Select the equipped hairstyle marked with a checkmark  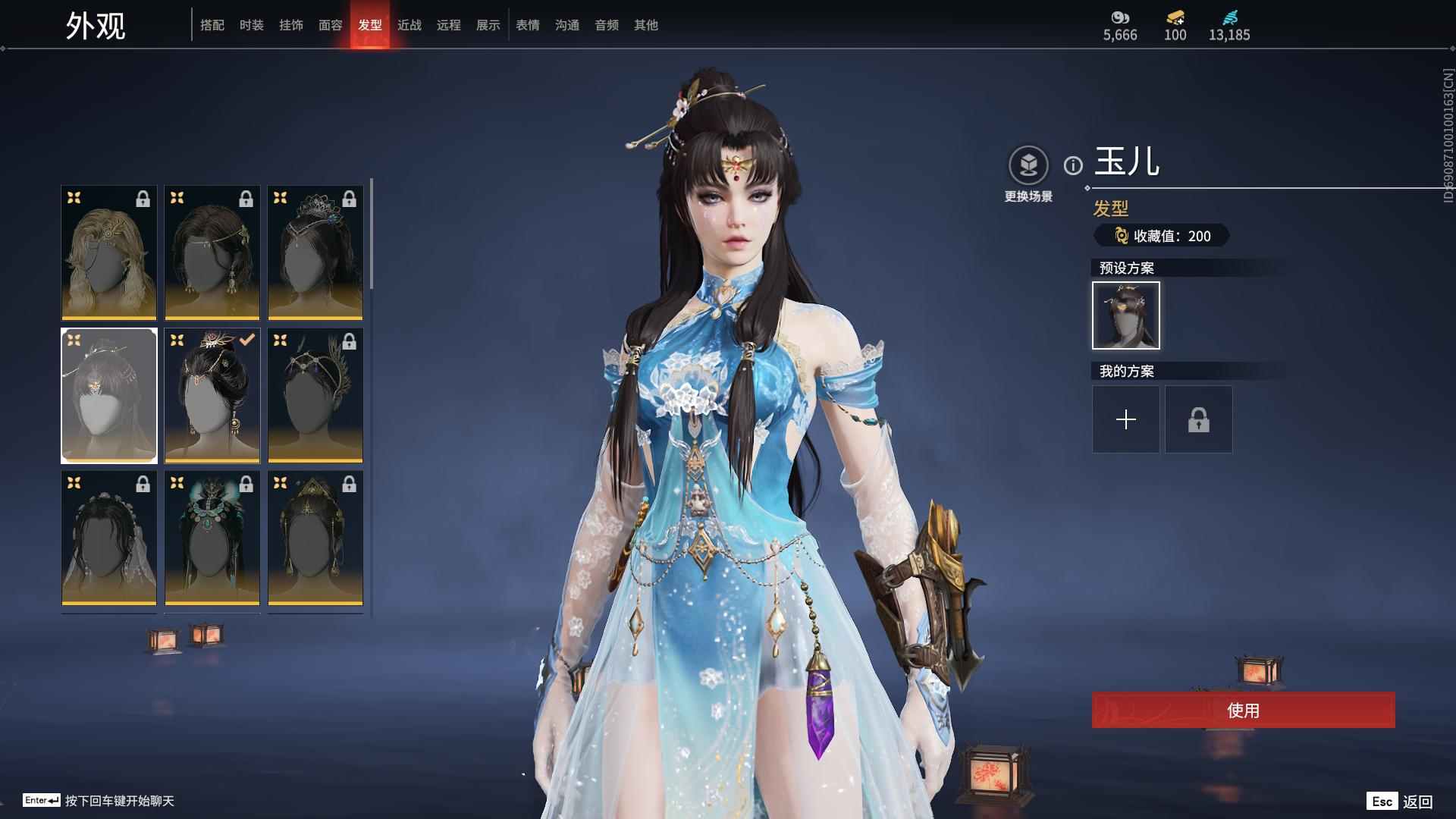pyautogui.click(x=212, y=395)
